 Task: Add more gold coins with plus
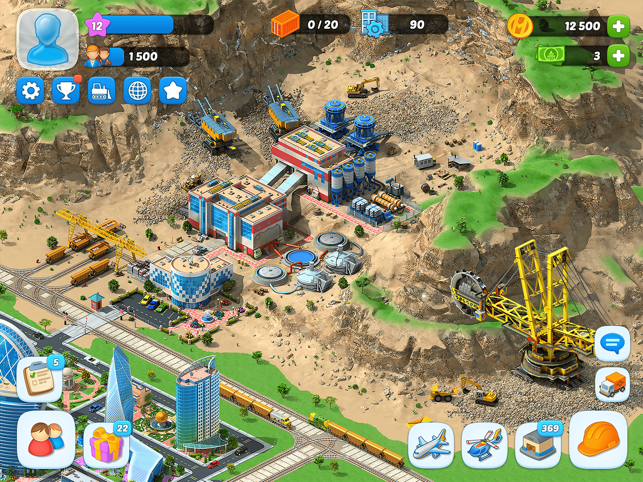tap(617, 27)
